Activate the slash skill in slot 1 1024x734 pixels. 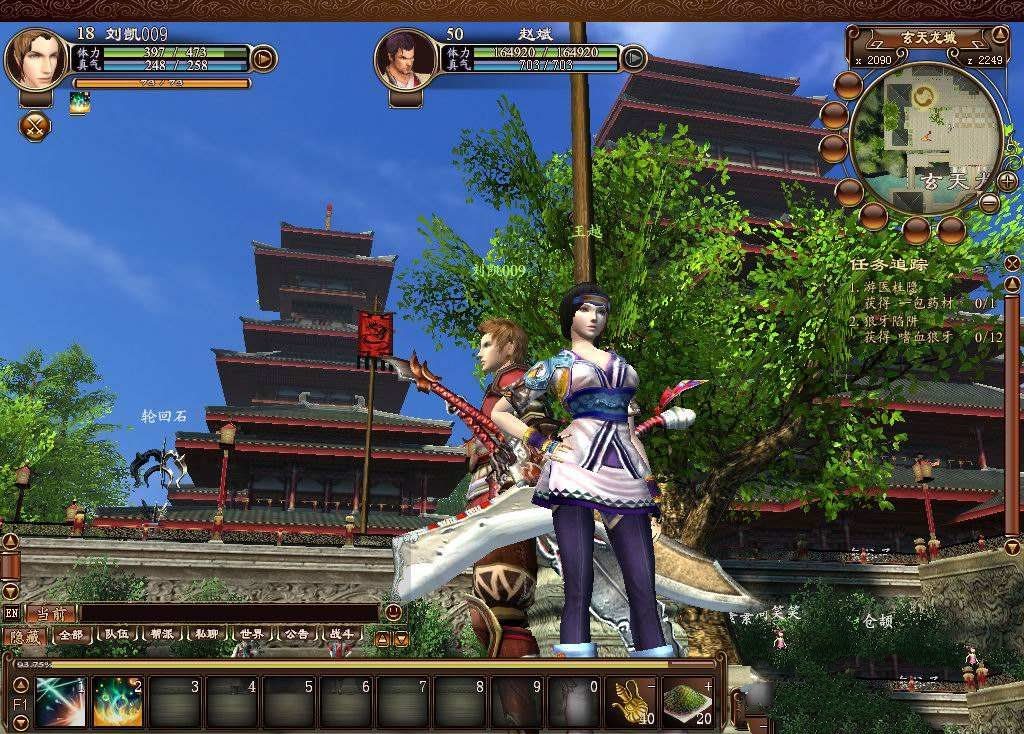[x=60, y=701]
